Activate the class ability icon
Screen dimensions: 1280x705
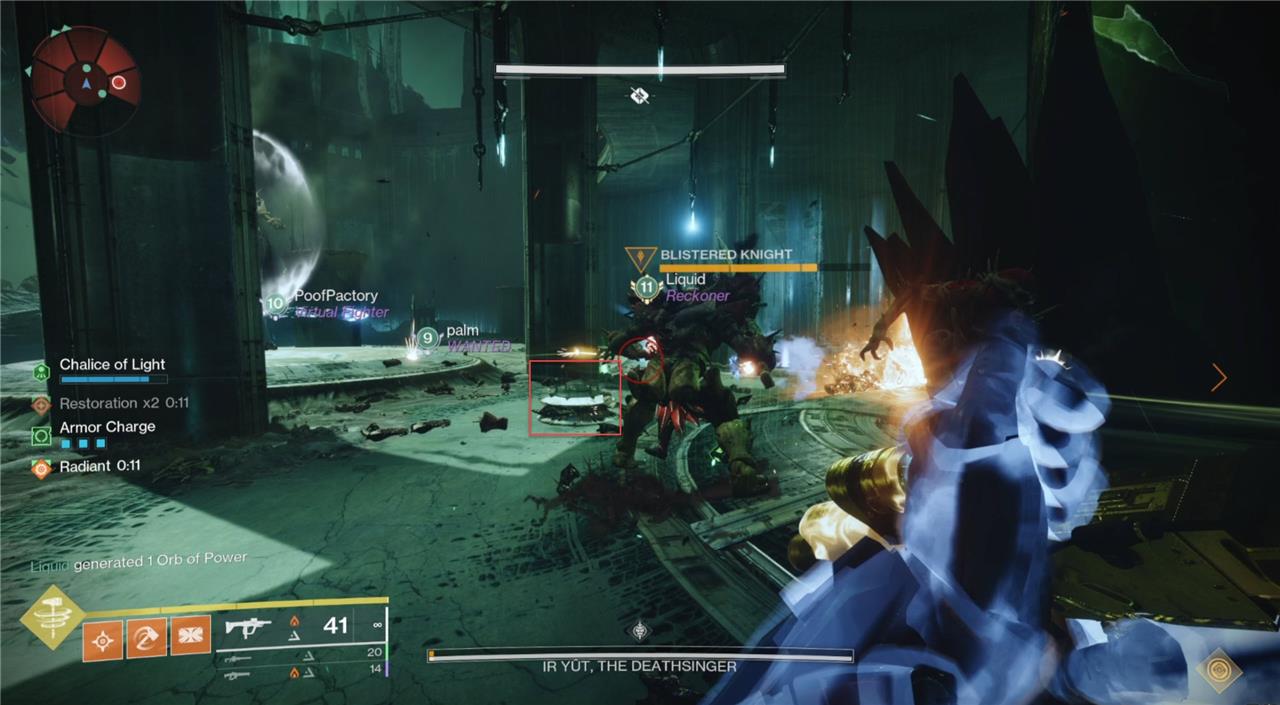coord(190,635)
